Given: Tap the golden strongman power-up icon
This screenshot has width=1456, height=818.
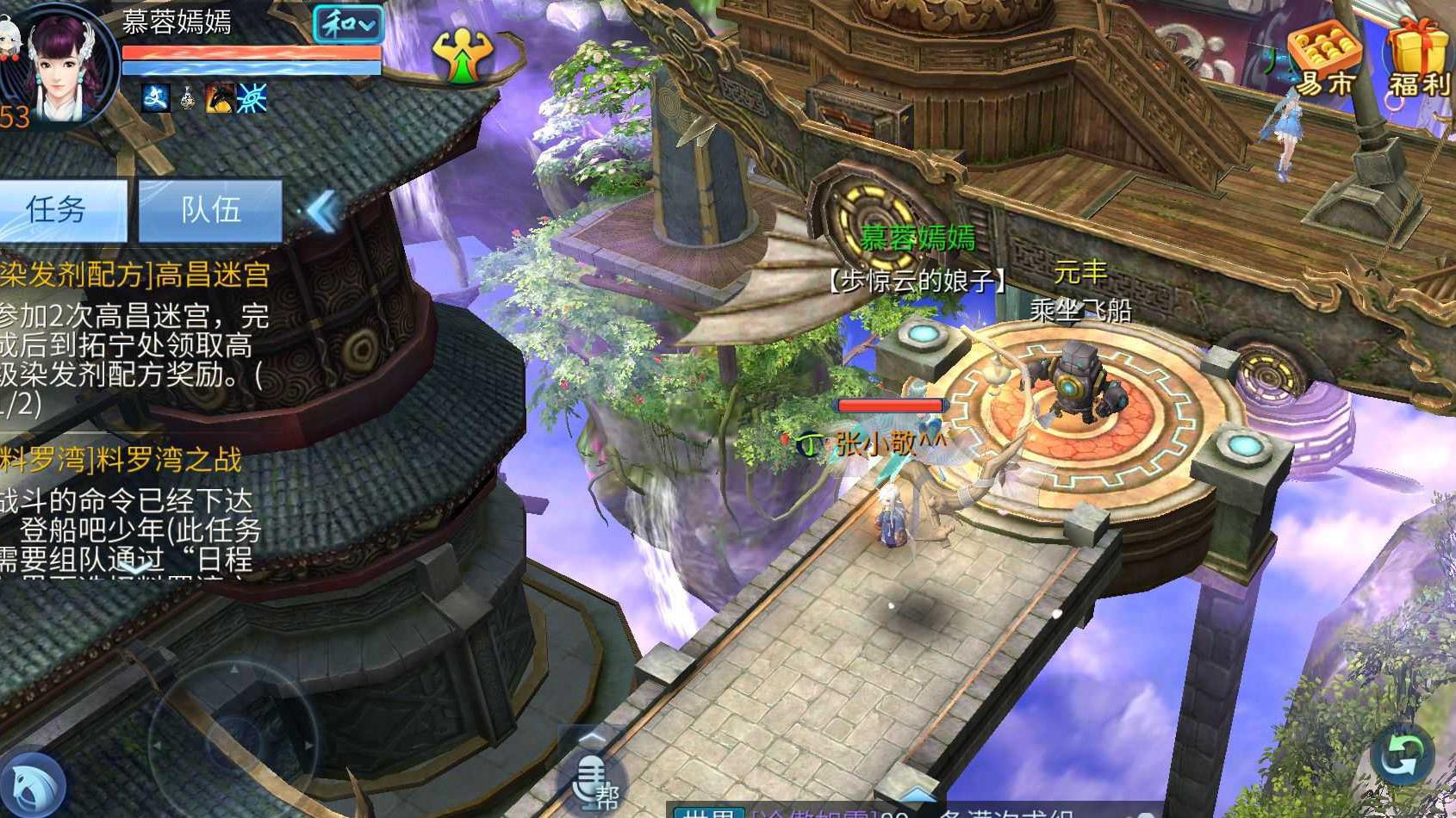Looking at the screenshot, I should [463, 57].
